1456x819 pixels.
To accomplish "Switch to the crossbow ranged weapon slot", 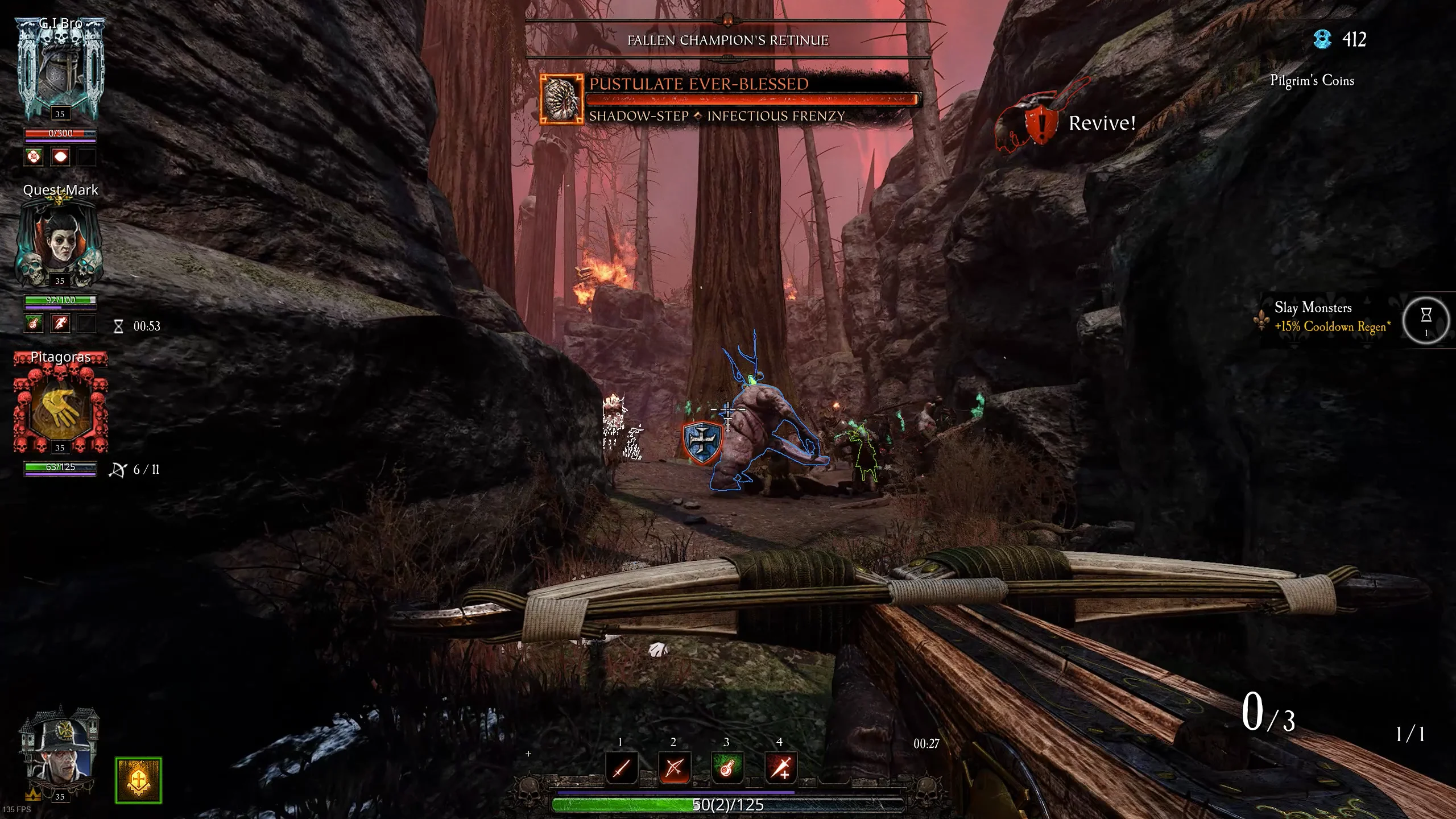I will (x=674, y=768).
